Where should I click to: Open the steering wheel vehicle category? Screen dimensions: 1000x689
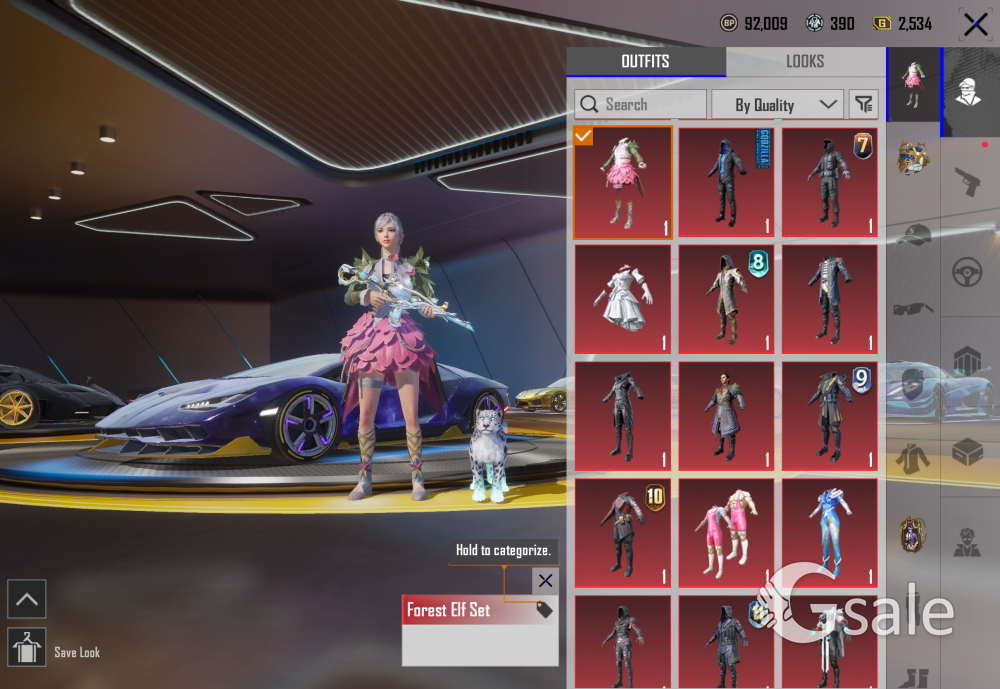pos(967,272)
